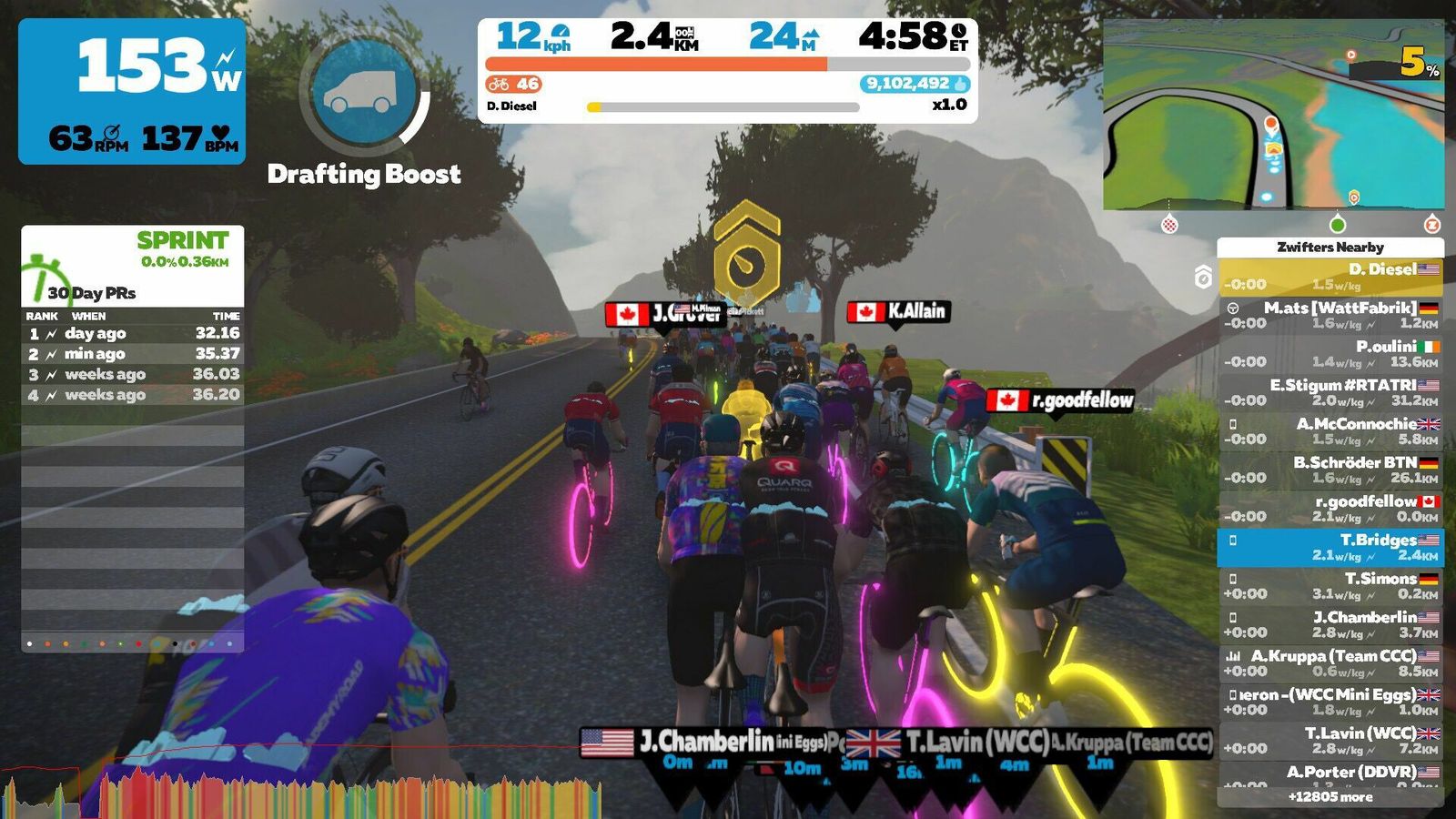This screenshot has width=1456, height=819.
Task: Open the Sprint 30 Day PRs leaderboard panel
Action: (133, 266)
